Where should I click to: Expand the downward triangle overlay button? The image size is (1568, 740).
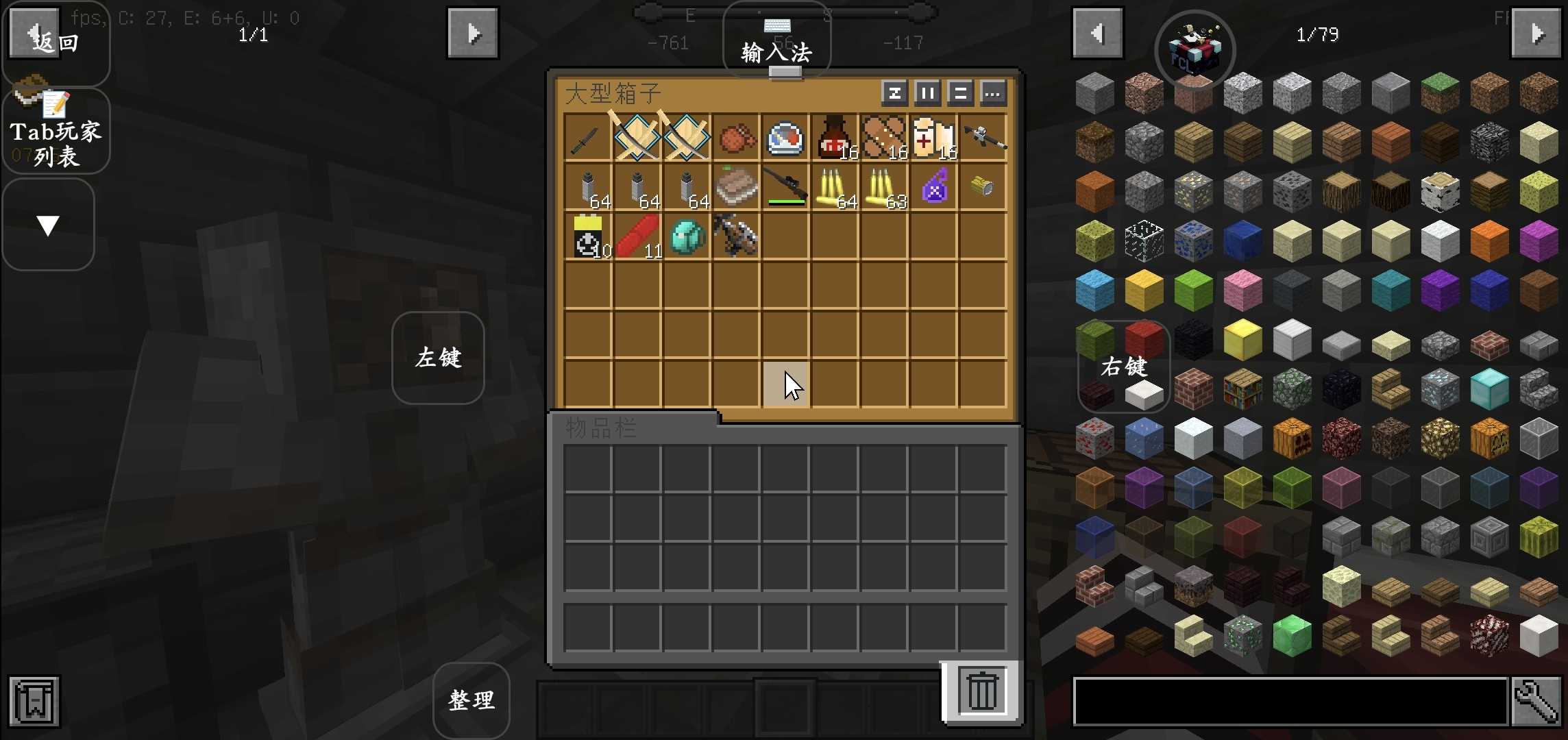click(48, 225)
